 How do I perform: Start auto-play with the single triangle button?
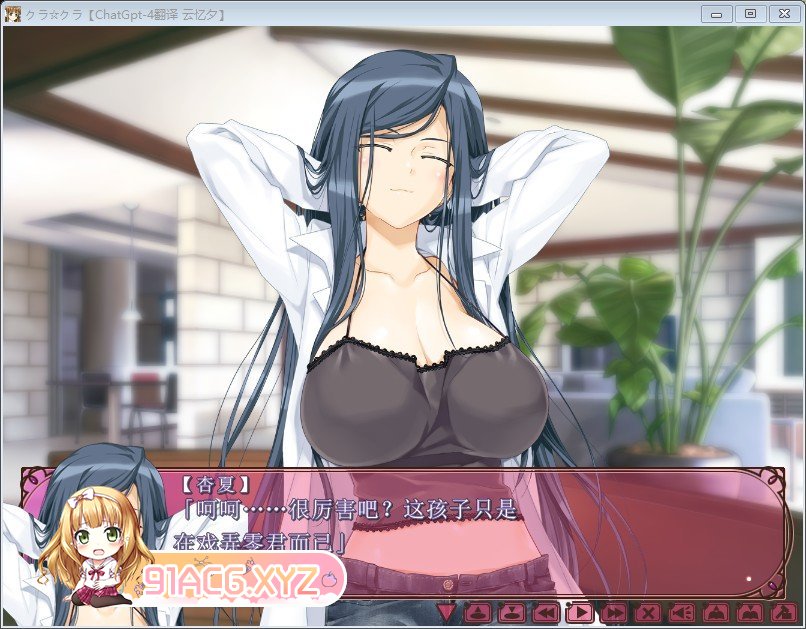click(580, 612)
